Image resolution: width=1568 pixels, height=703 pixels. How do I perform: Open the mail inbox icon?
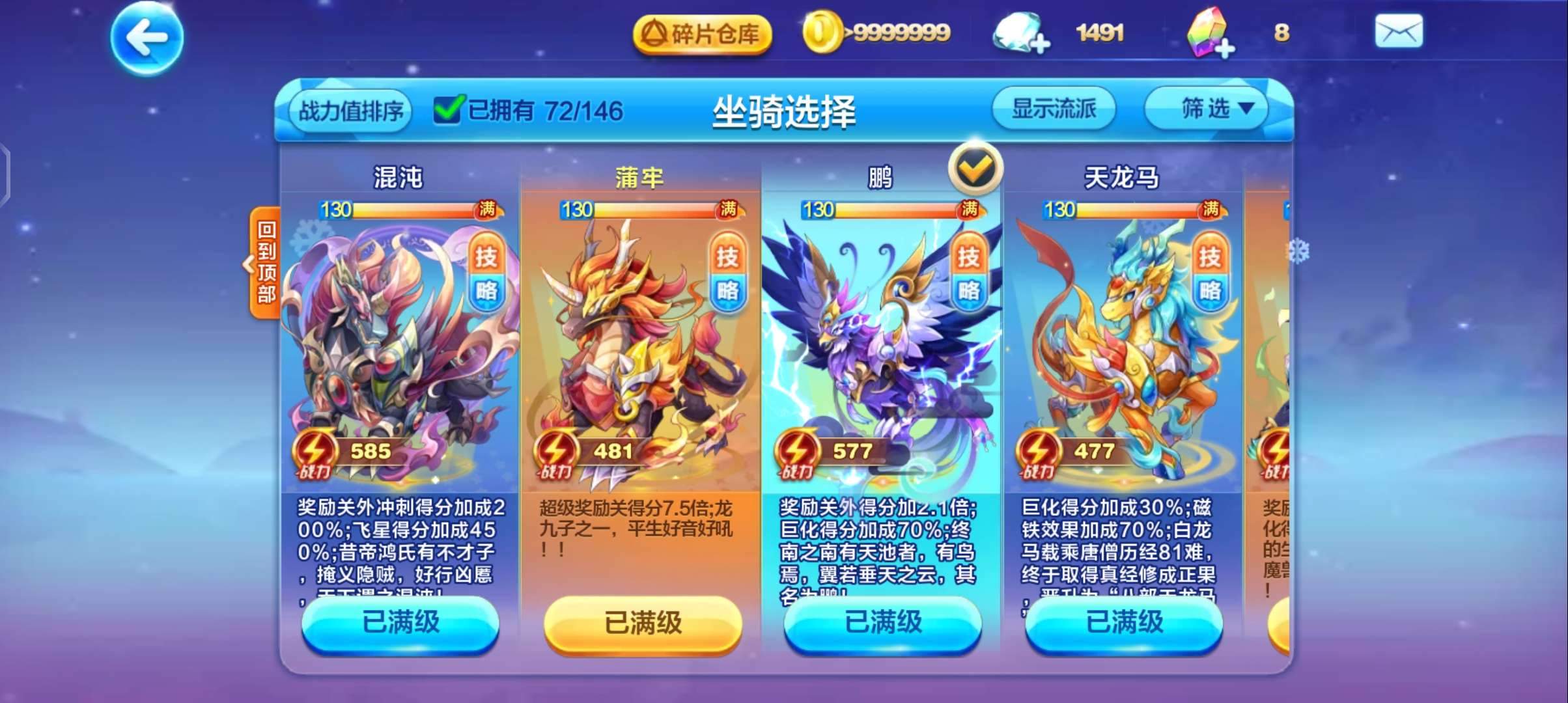coord(1399,30)
